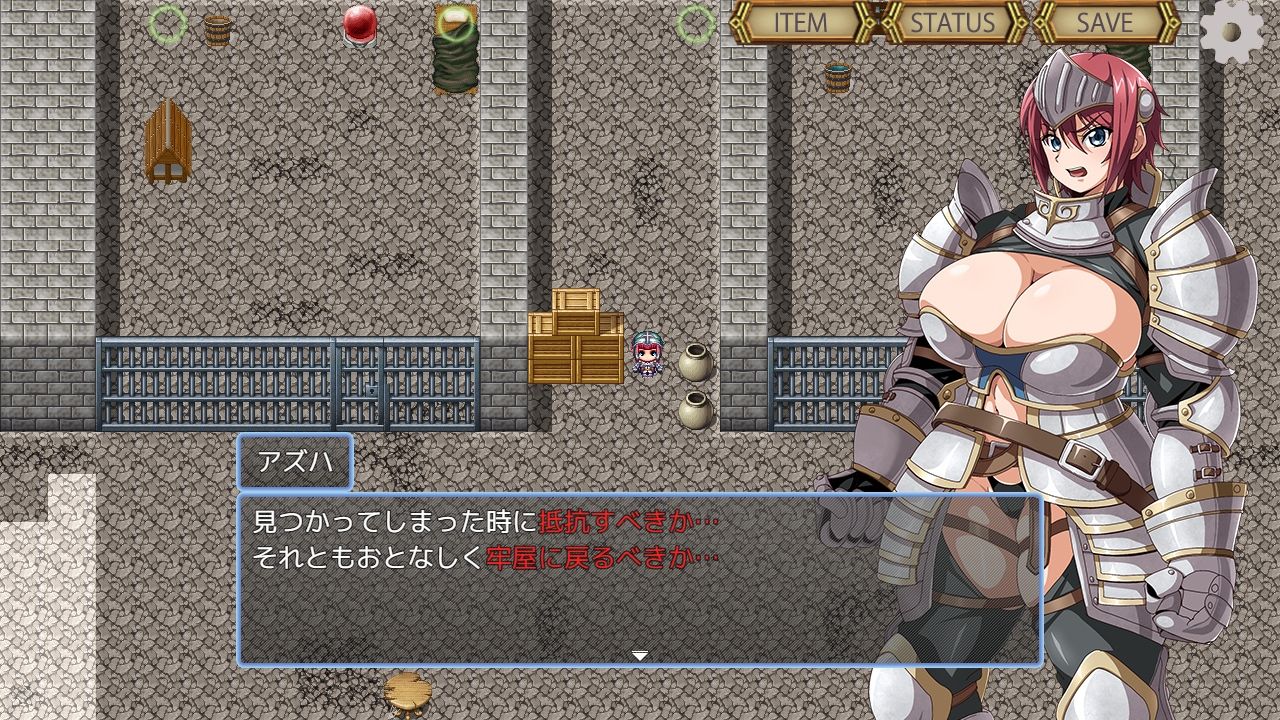1280x720 pixels.
Task: Click the small bucket near the STATUS menu
Action: point(838,78)
